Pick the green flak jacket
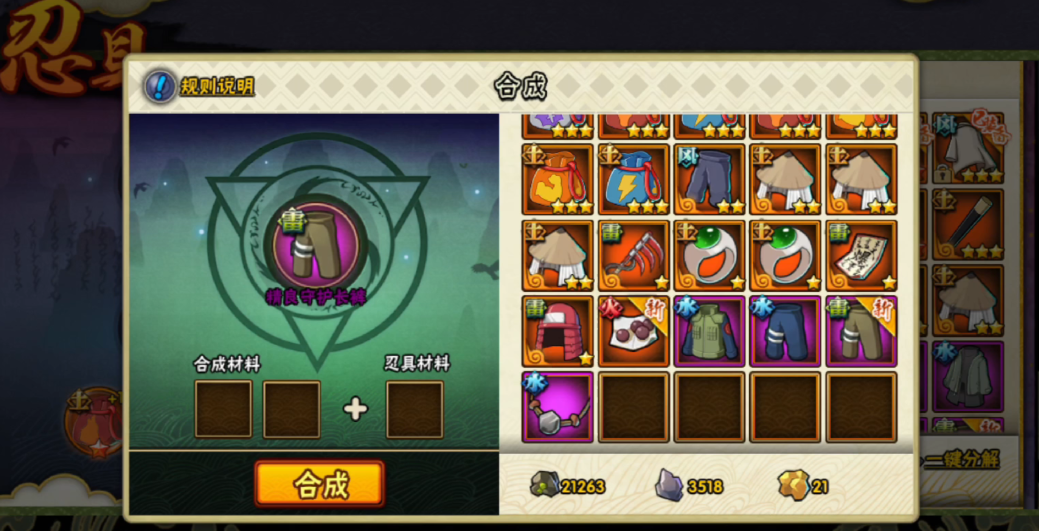The height and width of the screenshot is (531, 1039). [709, 331]
